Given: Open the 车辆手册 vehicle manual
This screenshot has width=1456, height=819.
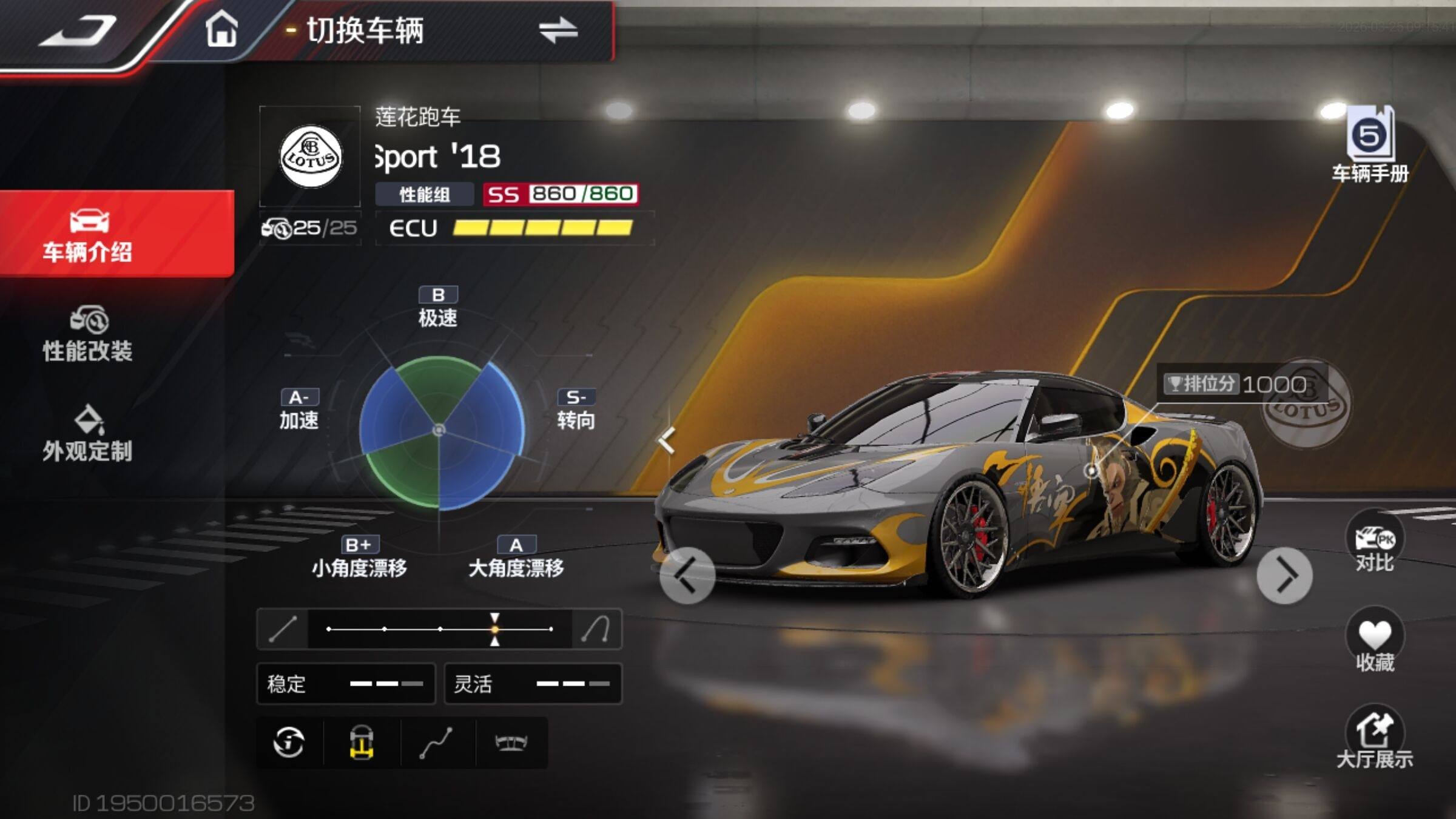Looking at the screenshot, I should 1370,144.
